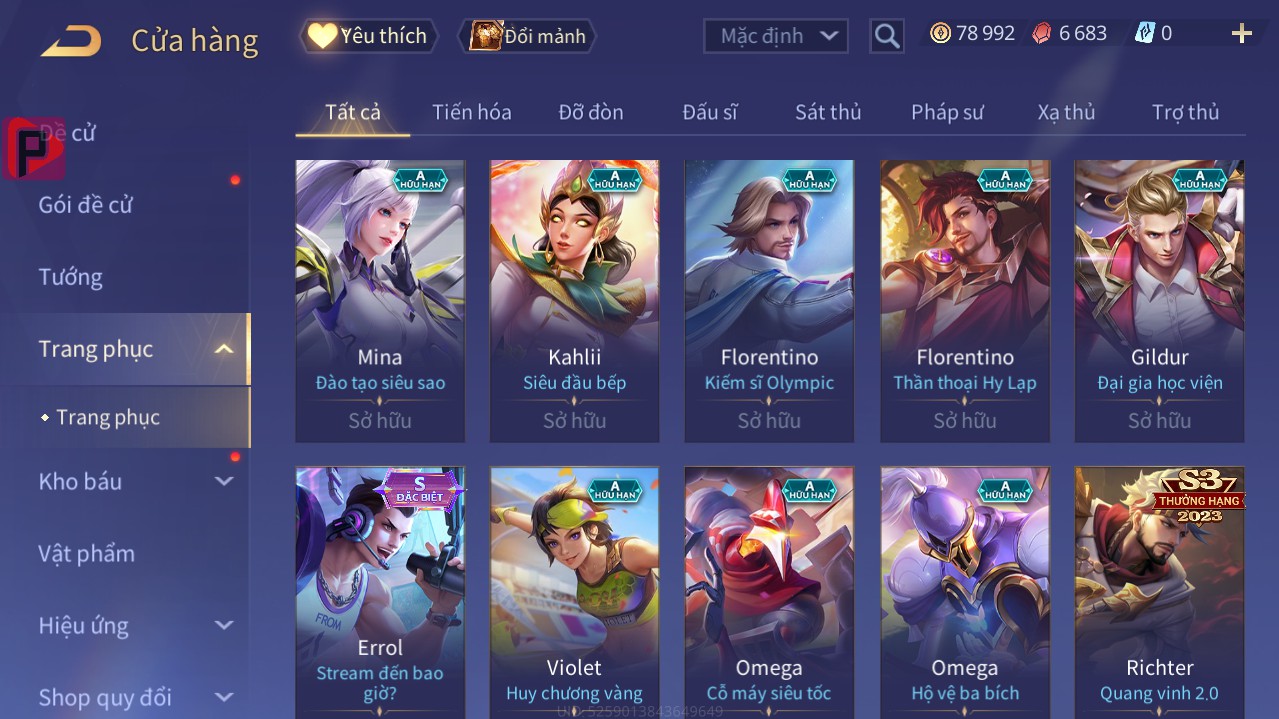
Task: Expand the Kho báu menu
Action: point(135,481)
